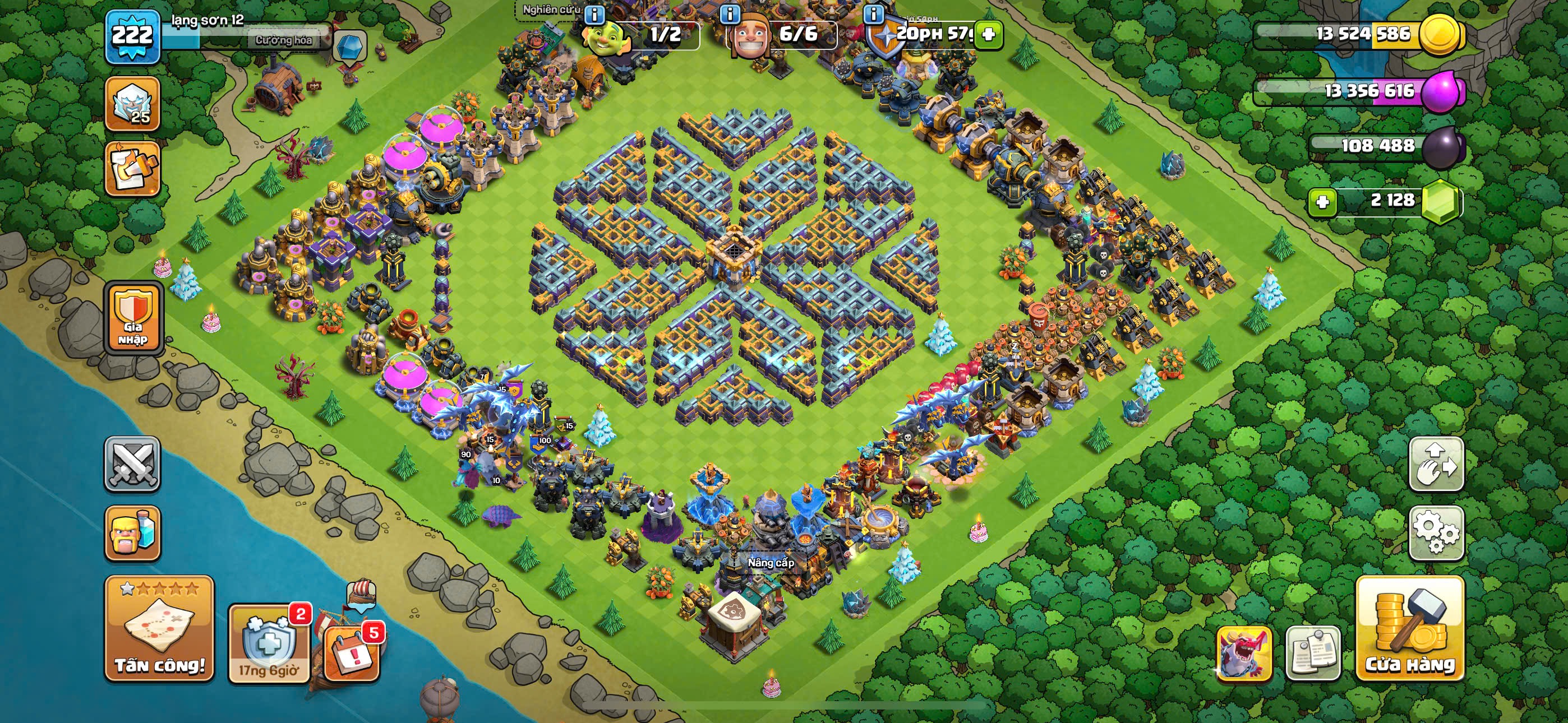Show builder info above the 6/6 counter

coord(730,13)
